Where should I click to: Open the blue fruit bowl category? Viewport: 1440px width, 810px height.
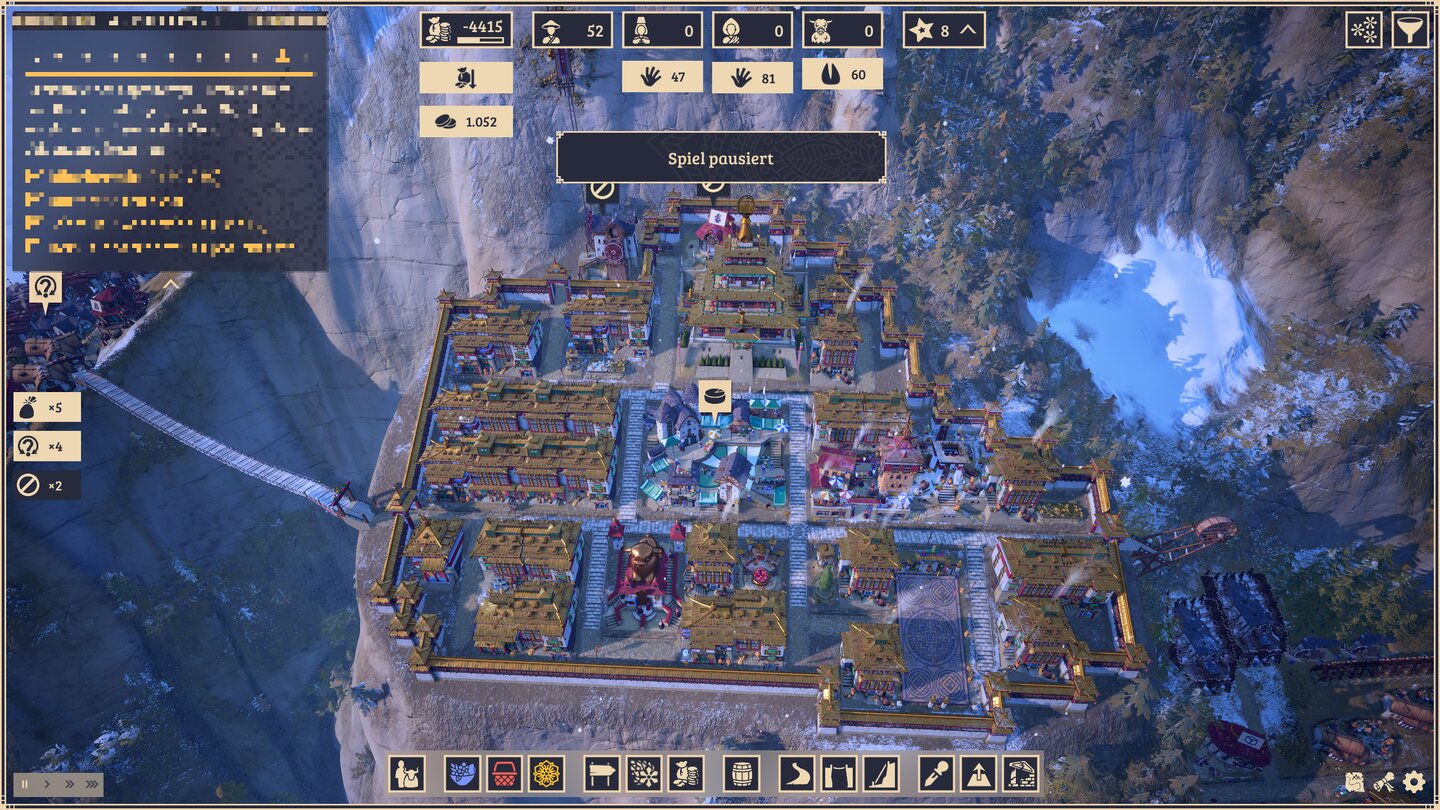tap(463, 774)
